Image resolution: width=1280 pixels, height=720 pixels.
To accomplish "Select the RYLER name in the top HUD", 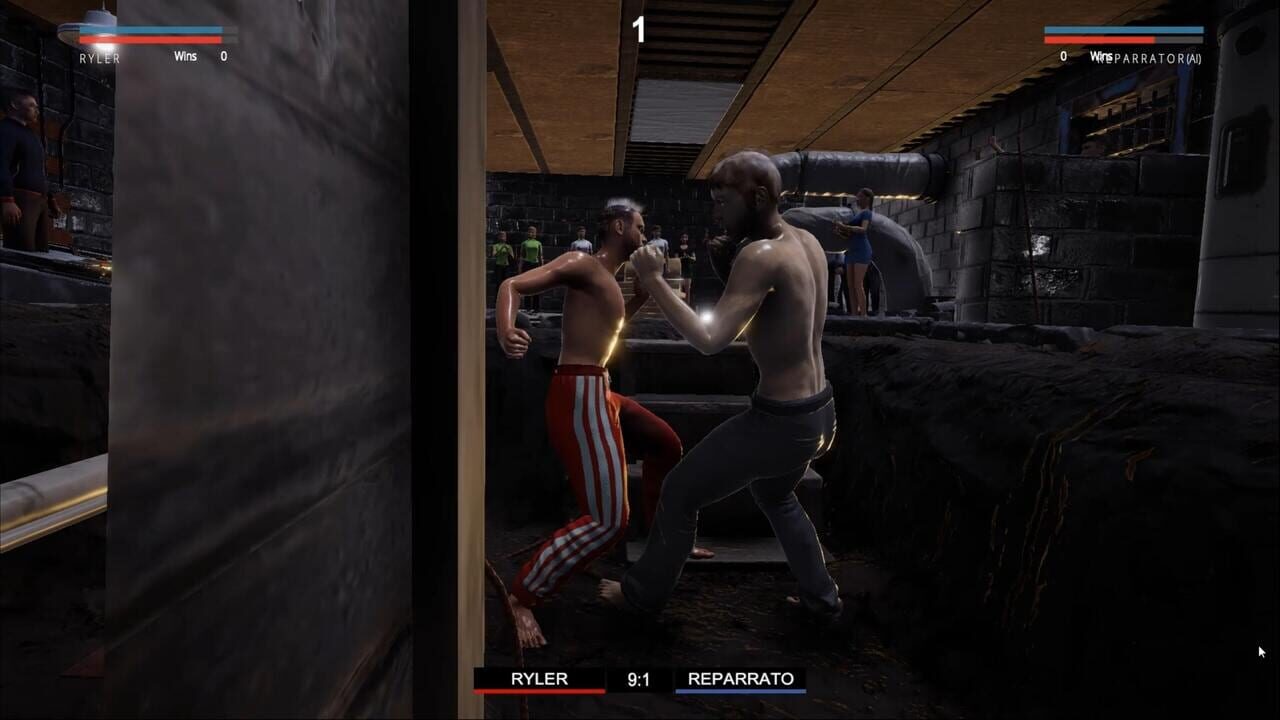I will (x=100, y=56).
